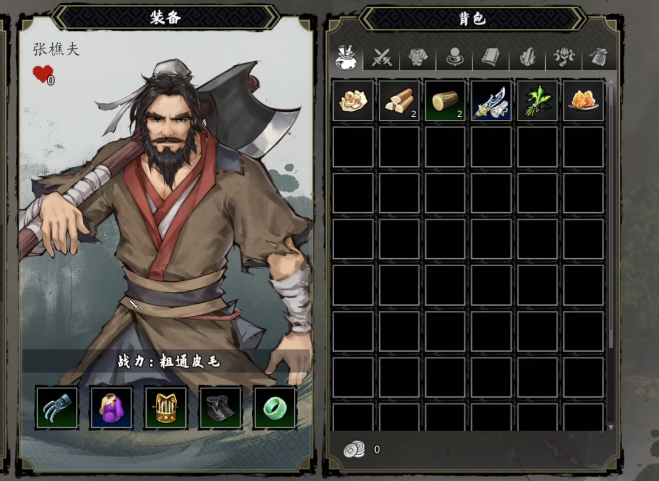Choose the blue blade with scroll item

[x=491, y=101]
